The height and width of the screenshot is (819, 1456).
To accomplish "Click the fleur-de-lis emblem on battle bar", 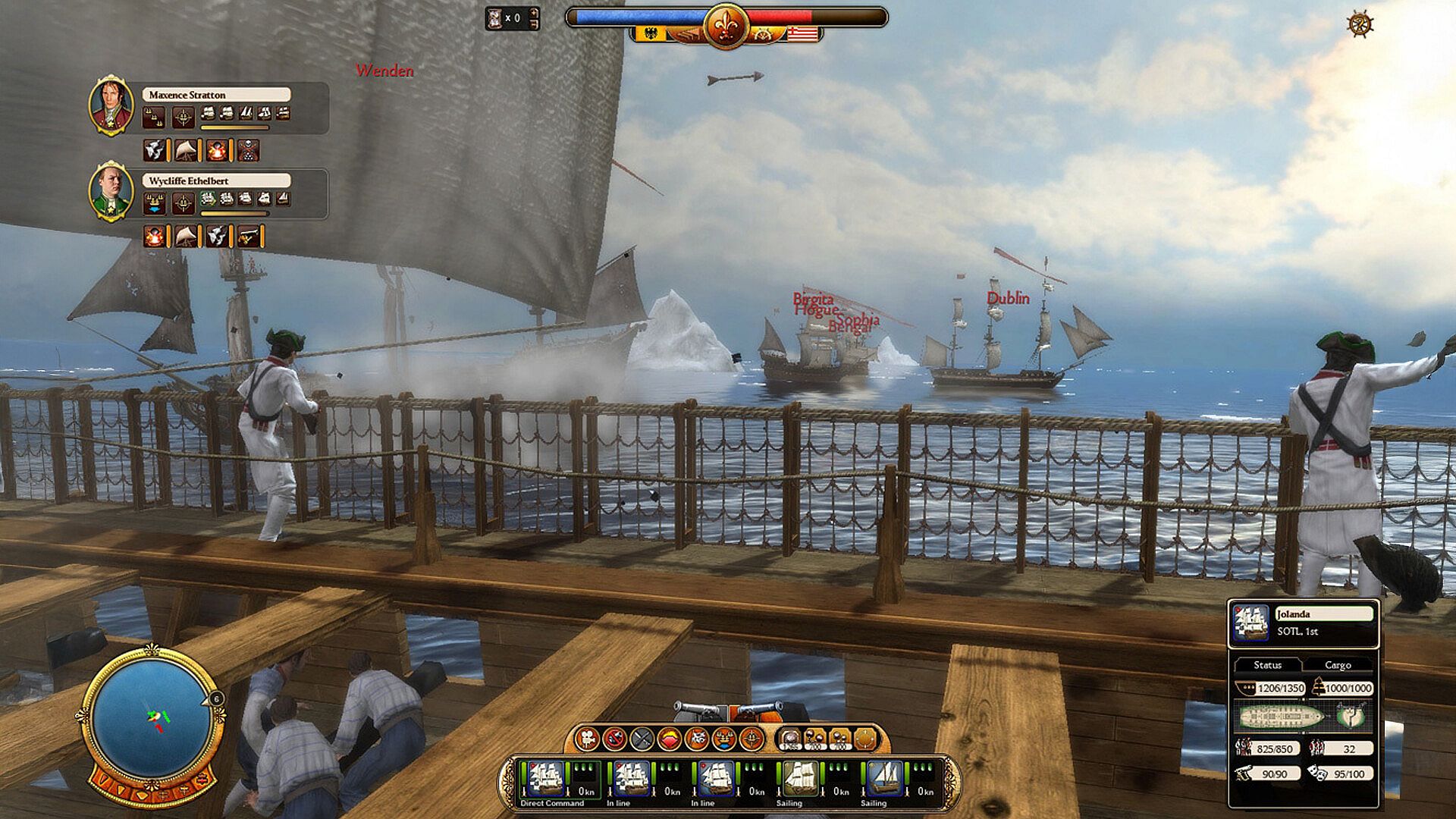I will (x=726, y=26).
